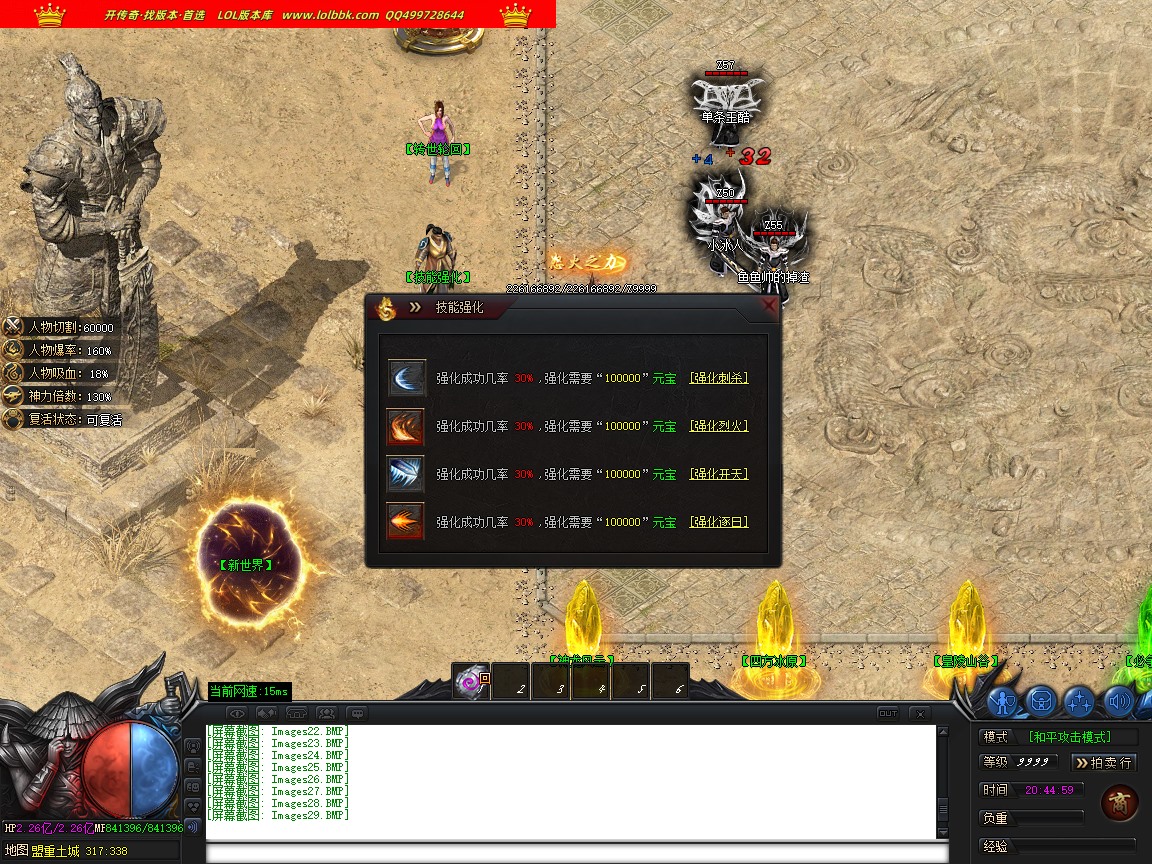This screenshot has height=864, width=1152.
Task: Select the 强化开天 enhancement link
Action: [x=719, y=474]
